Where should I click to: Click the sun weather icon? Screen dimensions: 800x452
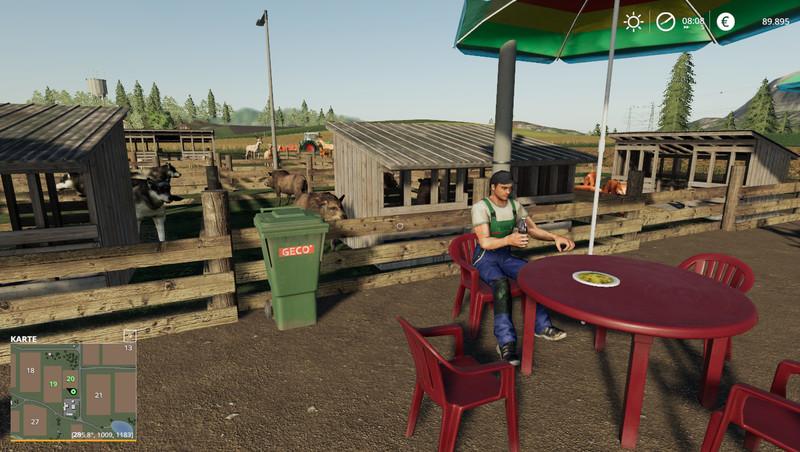pyautogui.click(x=633, y=21)
